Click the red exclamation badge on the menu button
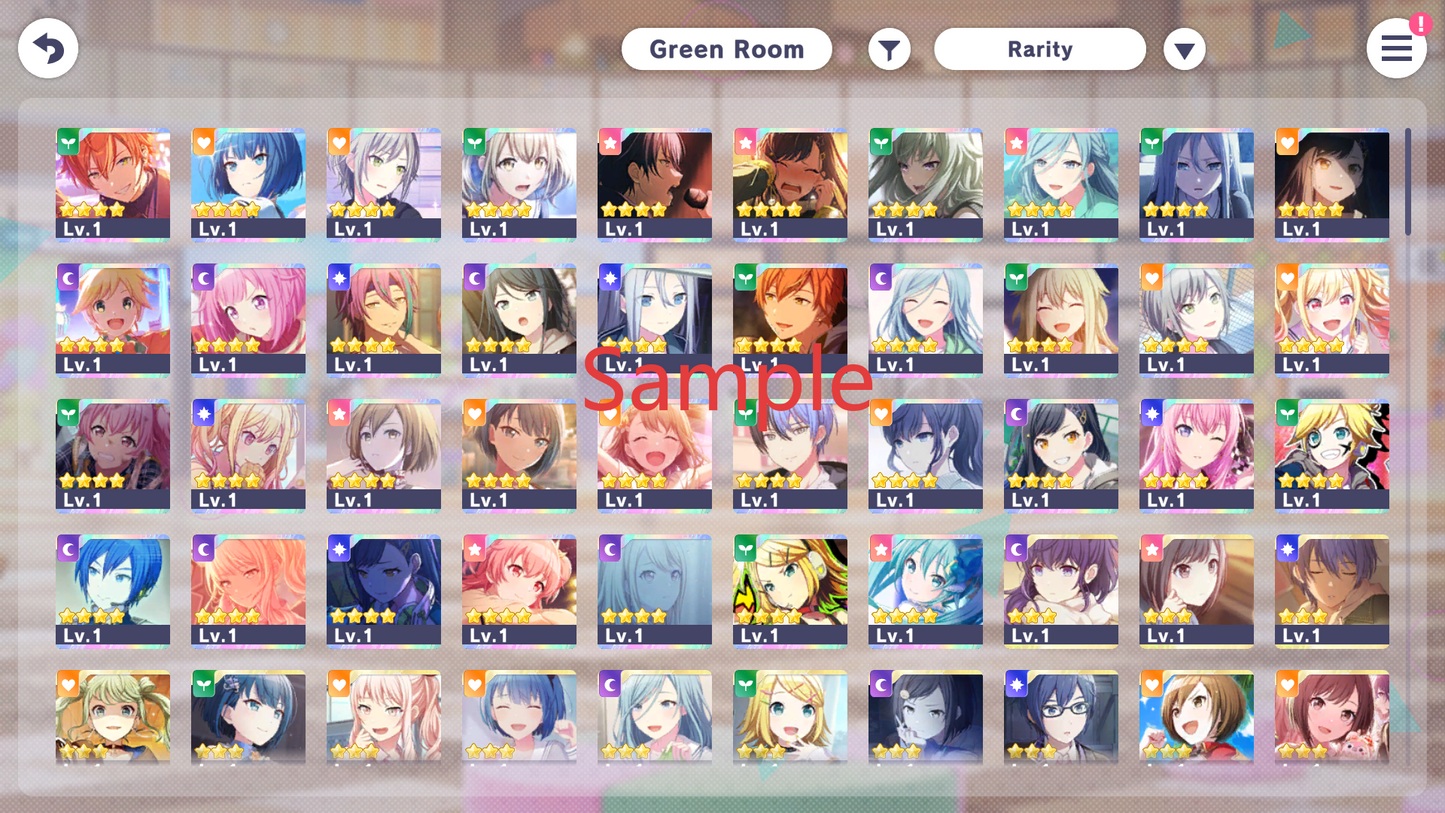This screenshot has width=1445, height=813. point(1421,26)
